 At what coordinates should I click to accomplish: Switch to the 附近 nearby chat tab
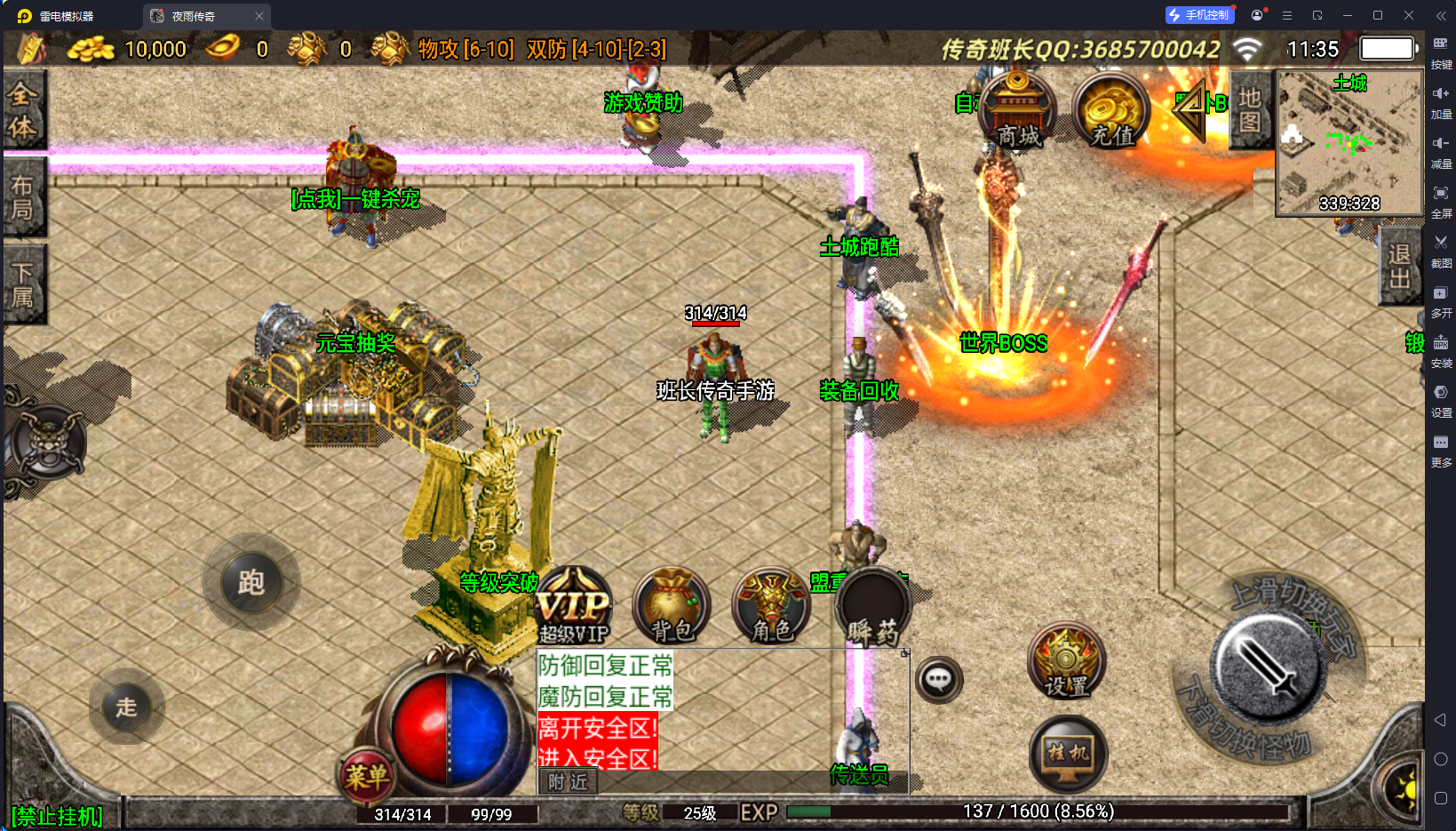(568, 782)
